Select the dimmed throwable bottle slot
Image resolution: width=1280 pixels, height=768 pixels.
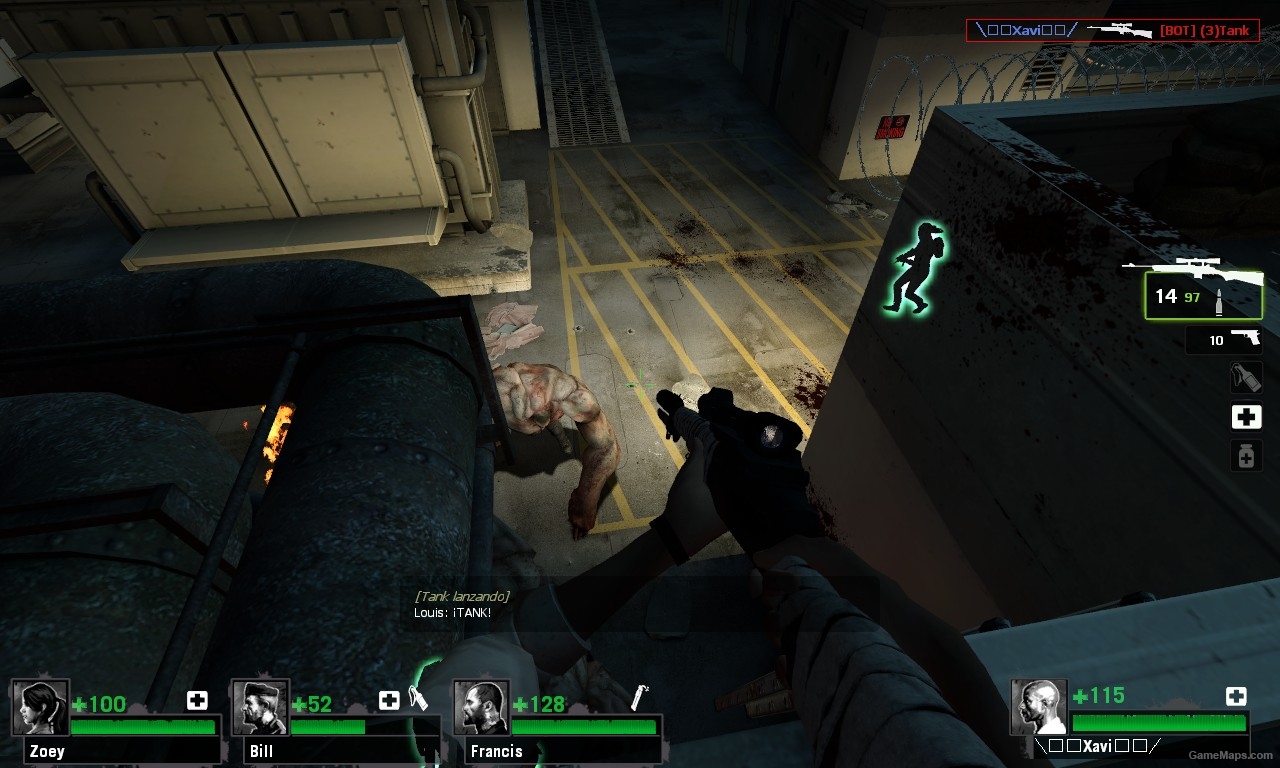[1246, 377]
